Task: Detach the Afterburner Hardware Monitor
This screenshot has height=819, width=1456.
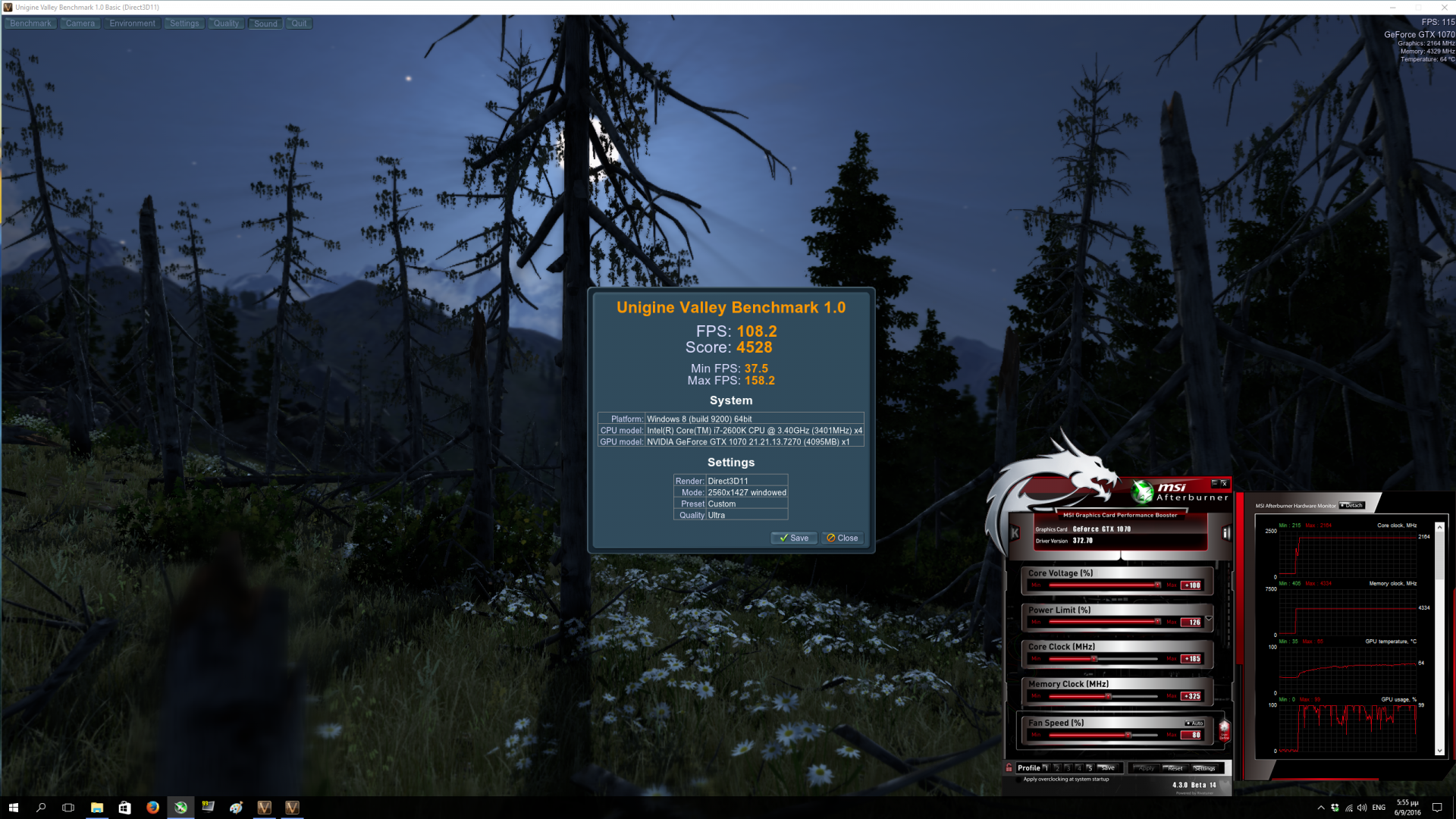Action: [1352, 506]
